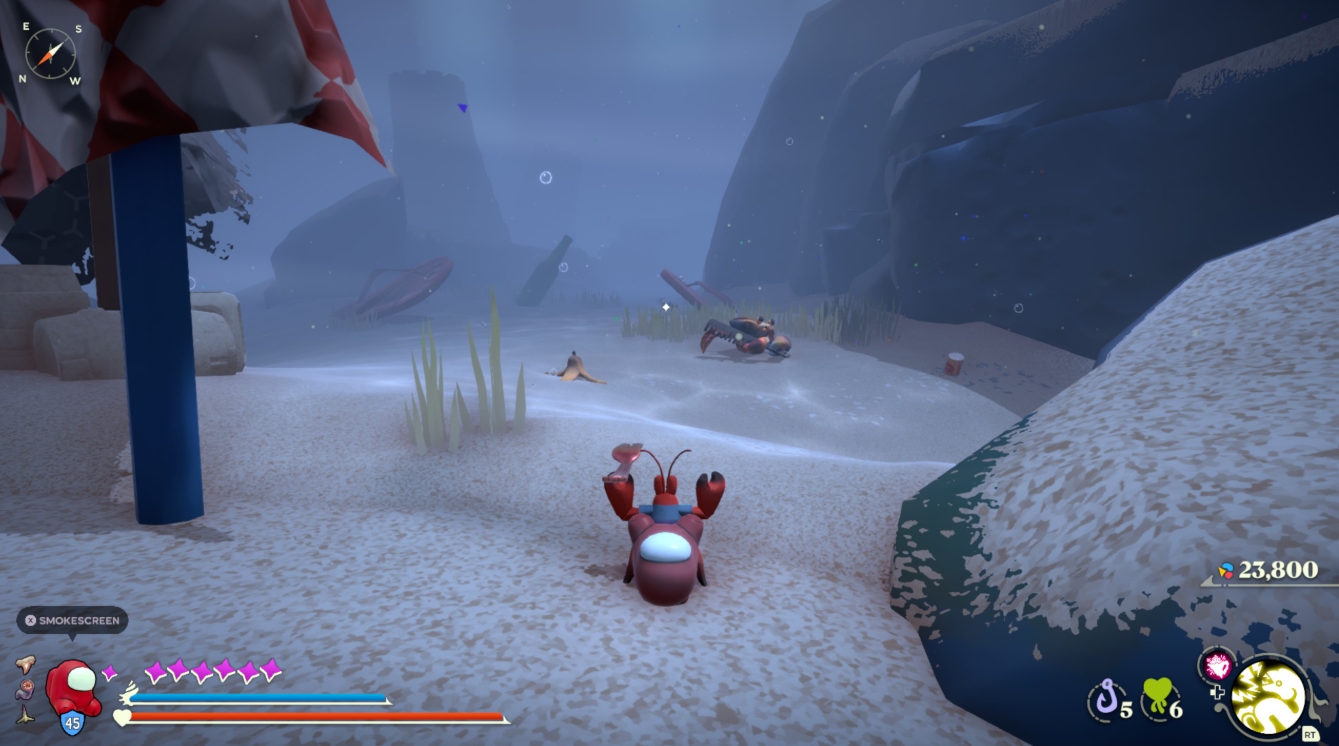
Task: Click the green heartkelp heal icon showing 6
Action: (x=1157, y=694)
